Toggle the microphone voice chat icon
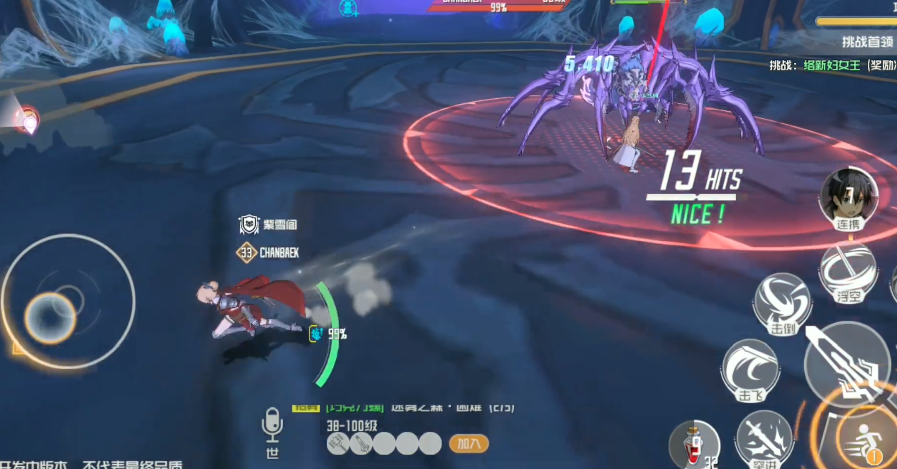Image resolution: width=897 pixels, height=469 pixels. [x=272, y=423]
